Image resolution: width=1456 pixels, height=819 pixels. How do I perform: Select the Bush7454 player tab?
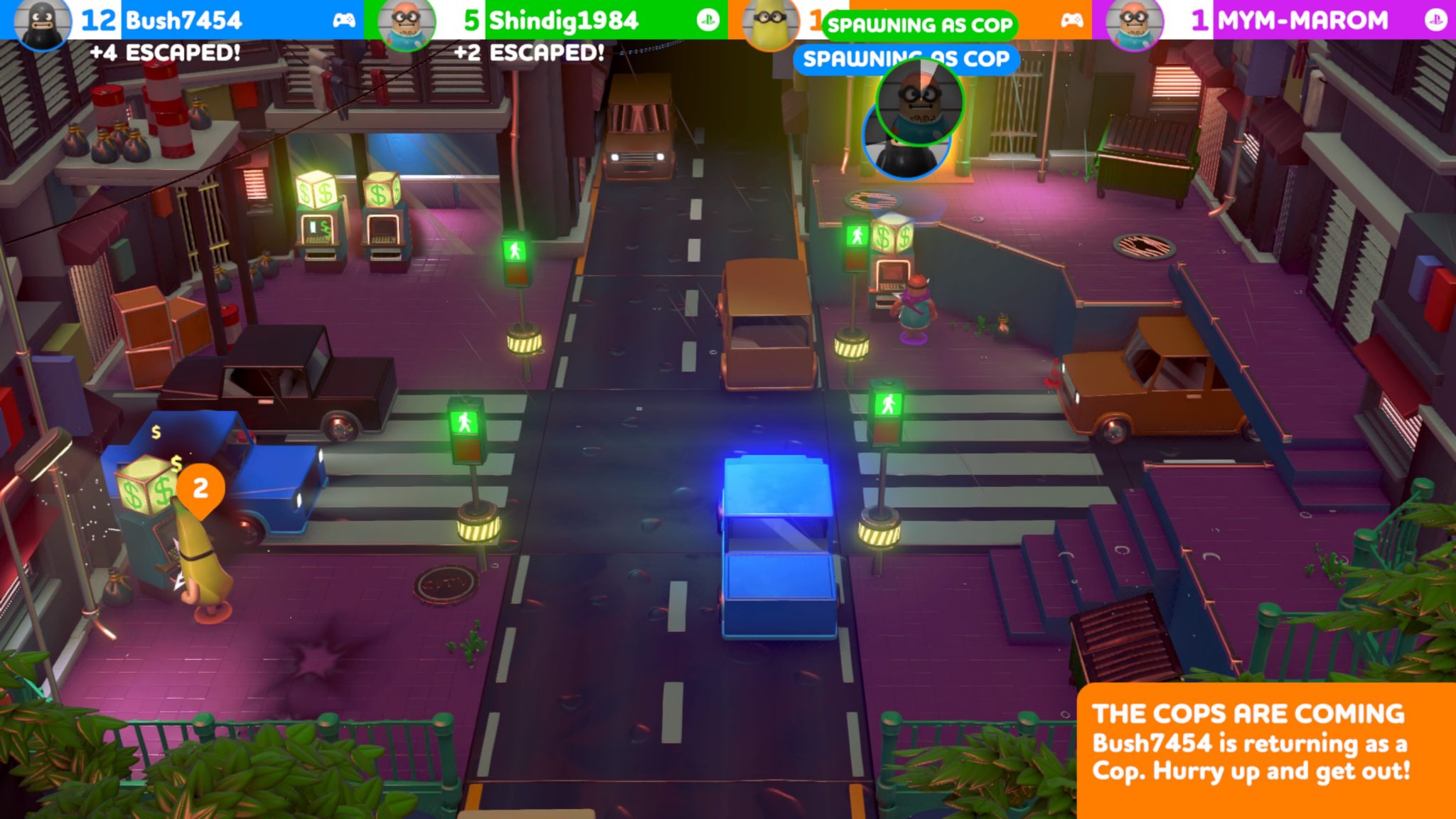coord(178,21)
